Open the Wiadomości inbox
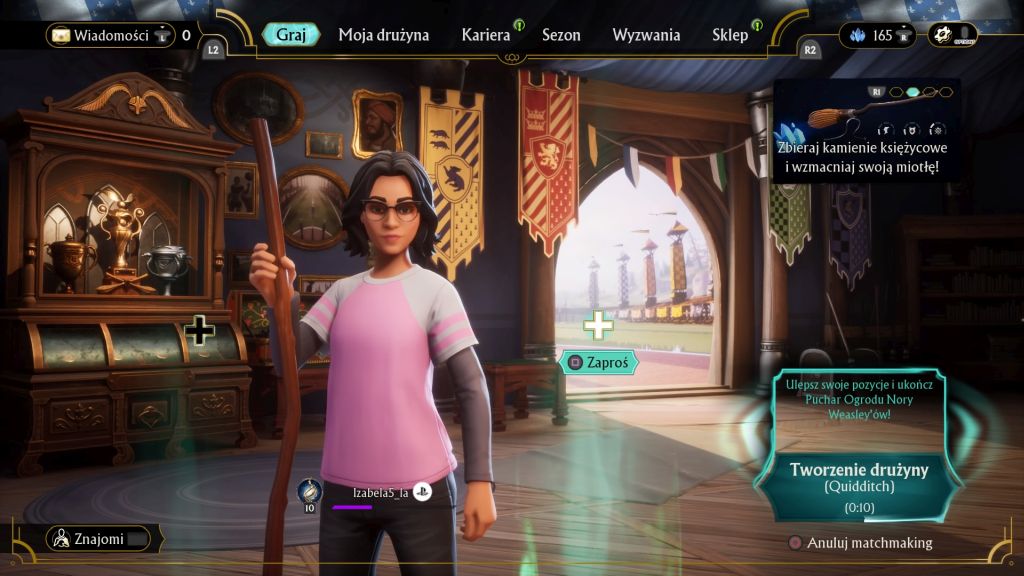The width and height of the screenshot is (1024, 576). 111,36
